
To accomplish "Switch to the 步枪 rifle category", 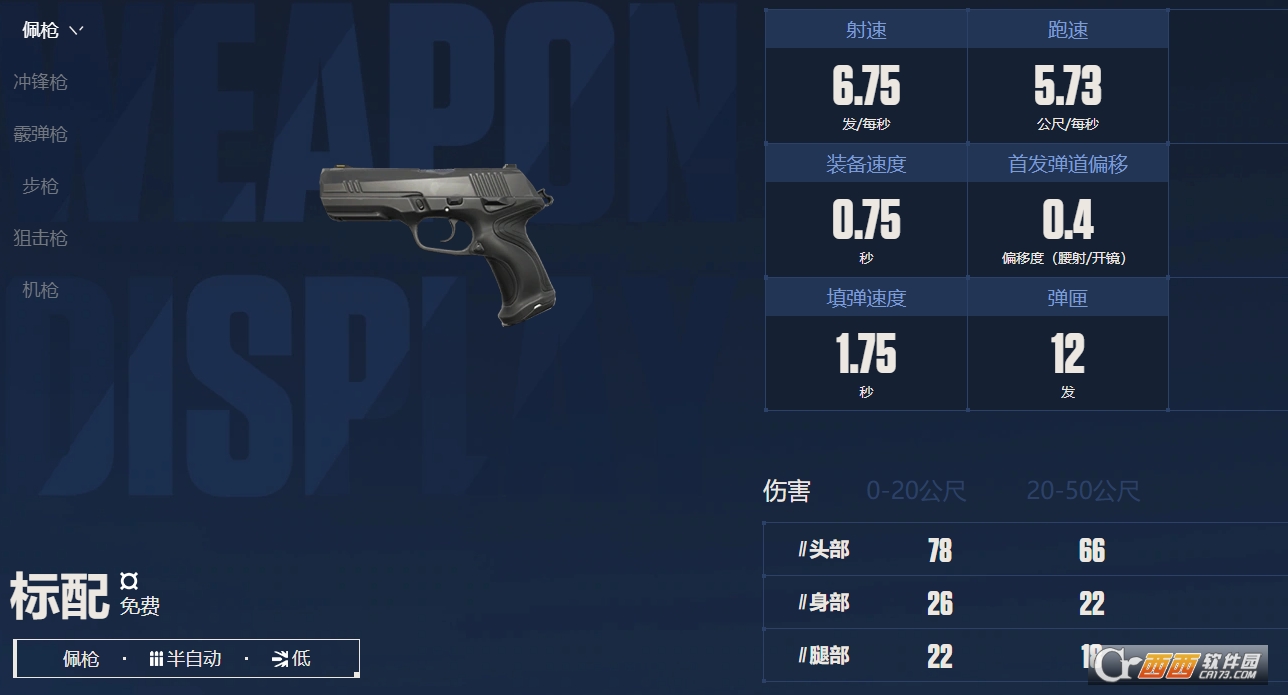I will 40,186.
